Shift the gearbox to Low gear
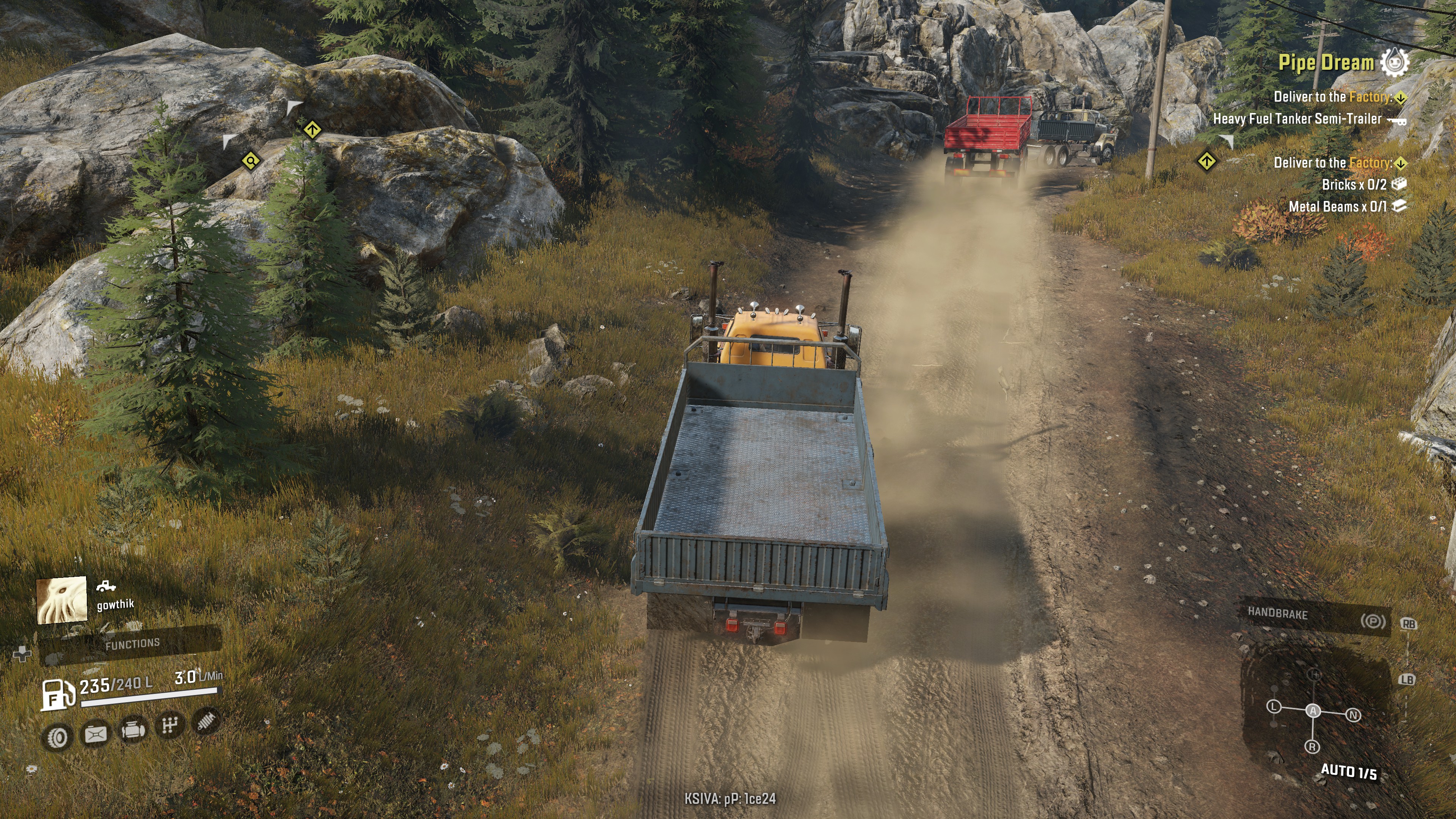This screenshot has width=1456, height=819. click(1274, 706)
